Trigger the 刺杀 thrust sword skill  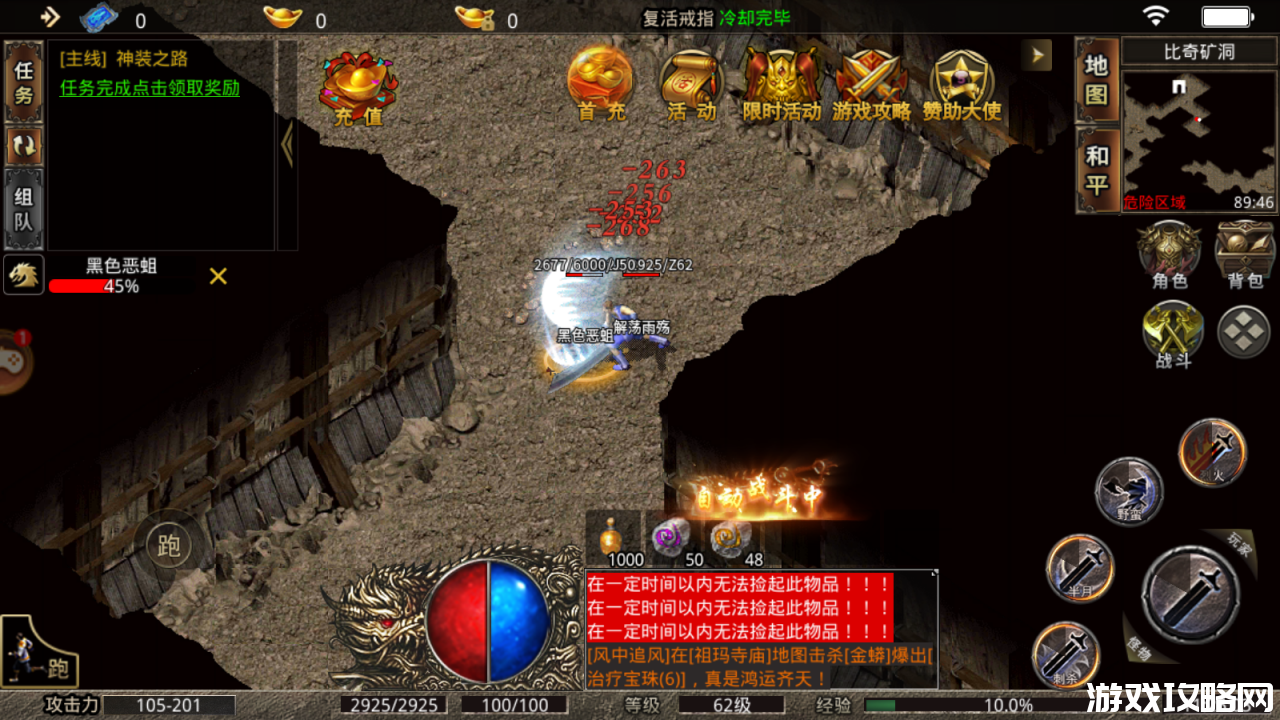(1065, 654)
